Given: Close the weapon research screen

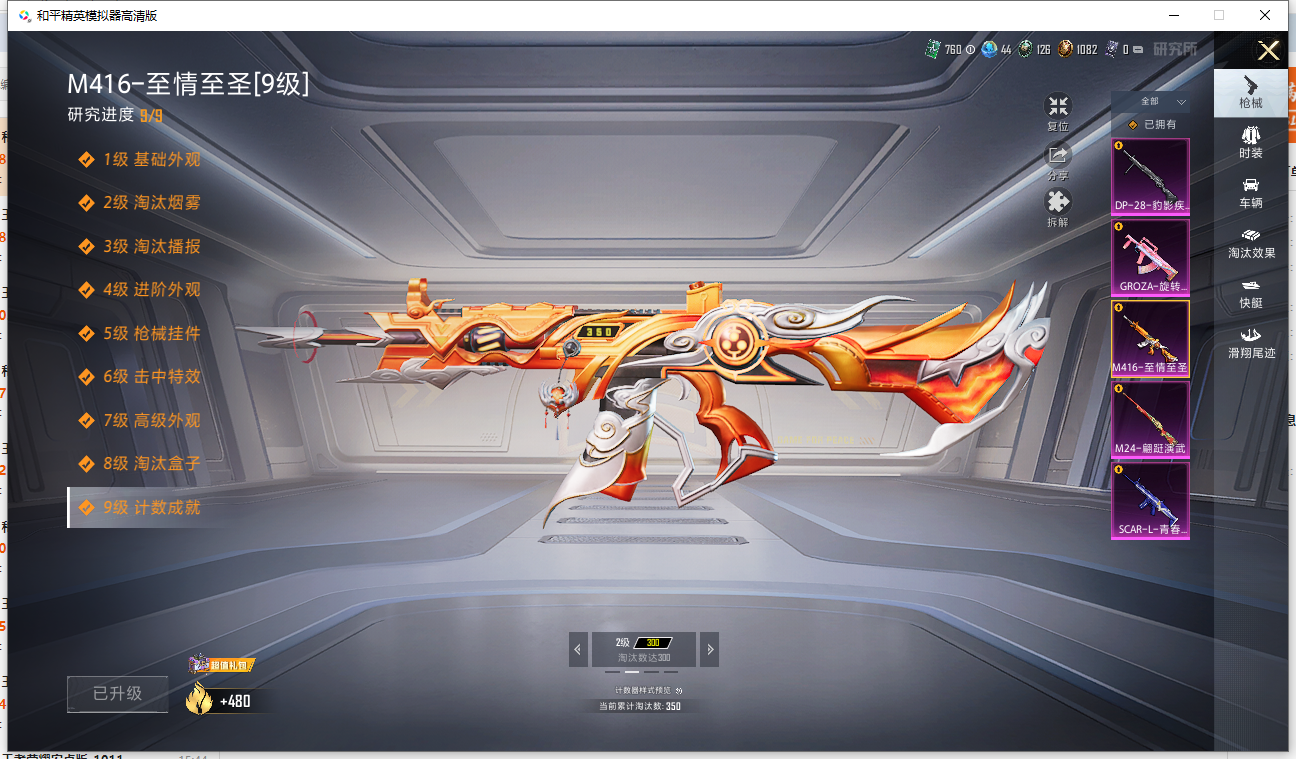Looking at the screenshot, I should [x=1268, y=51].
